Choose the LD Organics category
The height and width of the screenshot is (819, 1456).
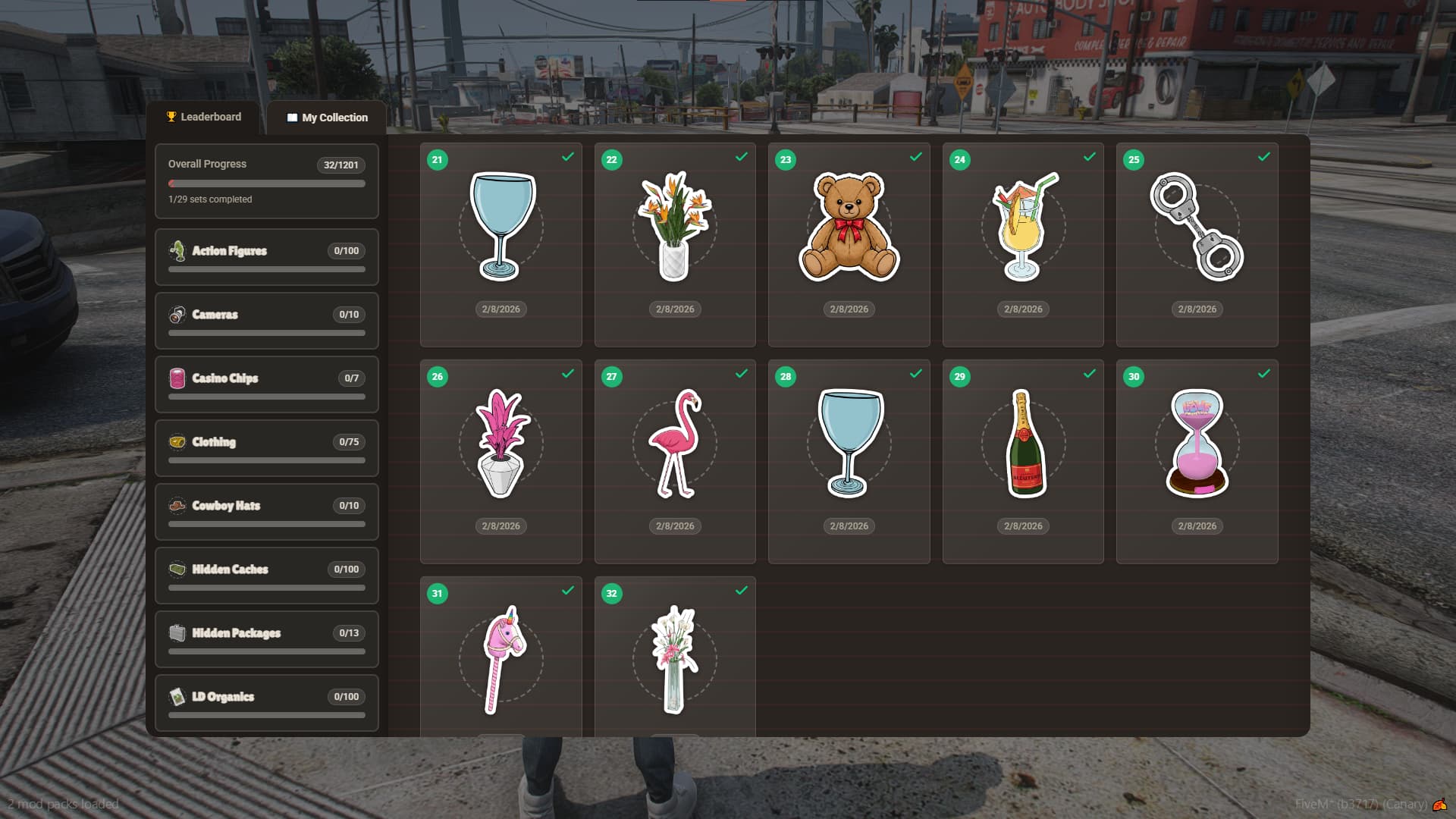tap(266, 703)
